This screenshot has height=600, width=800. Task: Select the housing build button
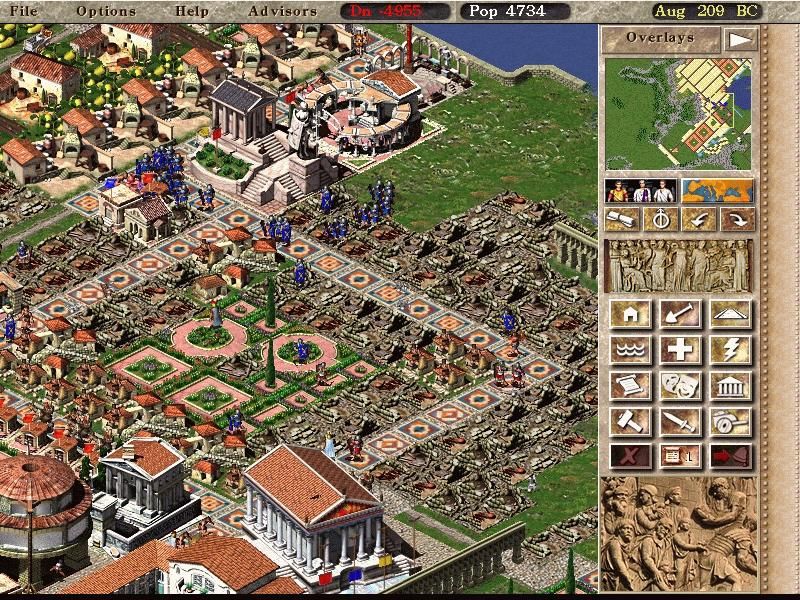pyautogui.click(x=630, y=315)
